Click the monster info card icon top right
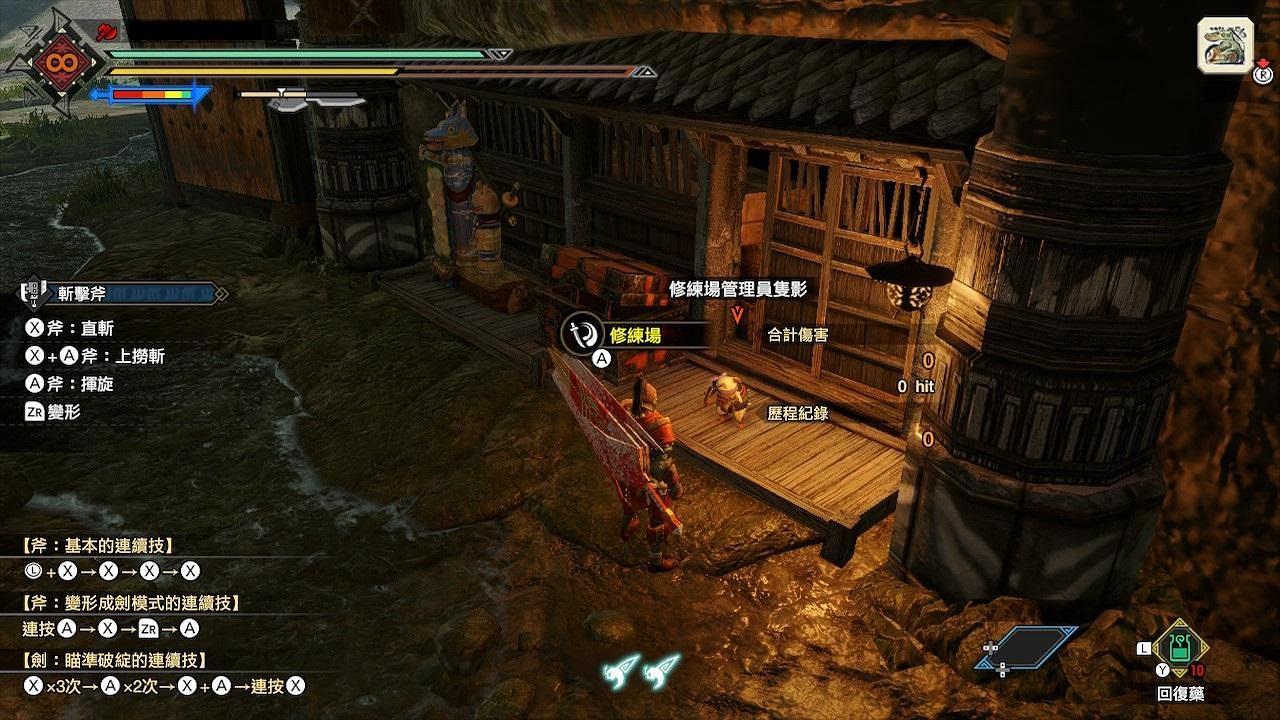 tap(1221, 44)
